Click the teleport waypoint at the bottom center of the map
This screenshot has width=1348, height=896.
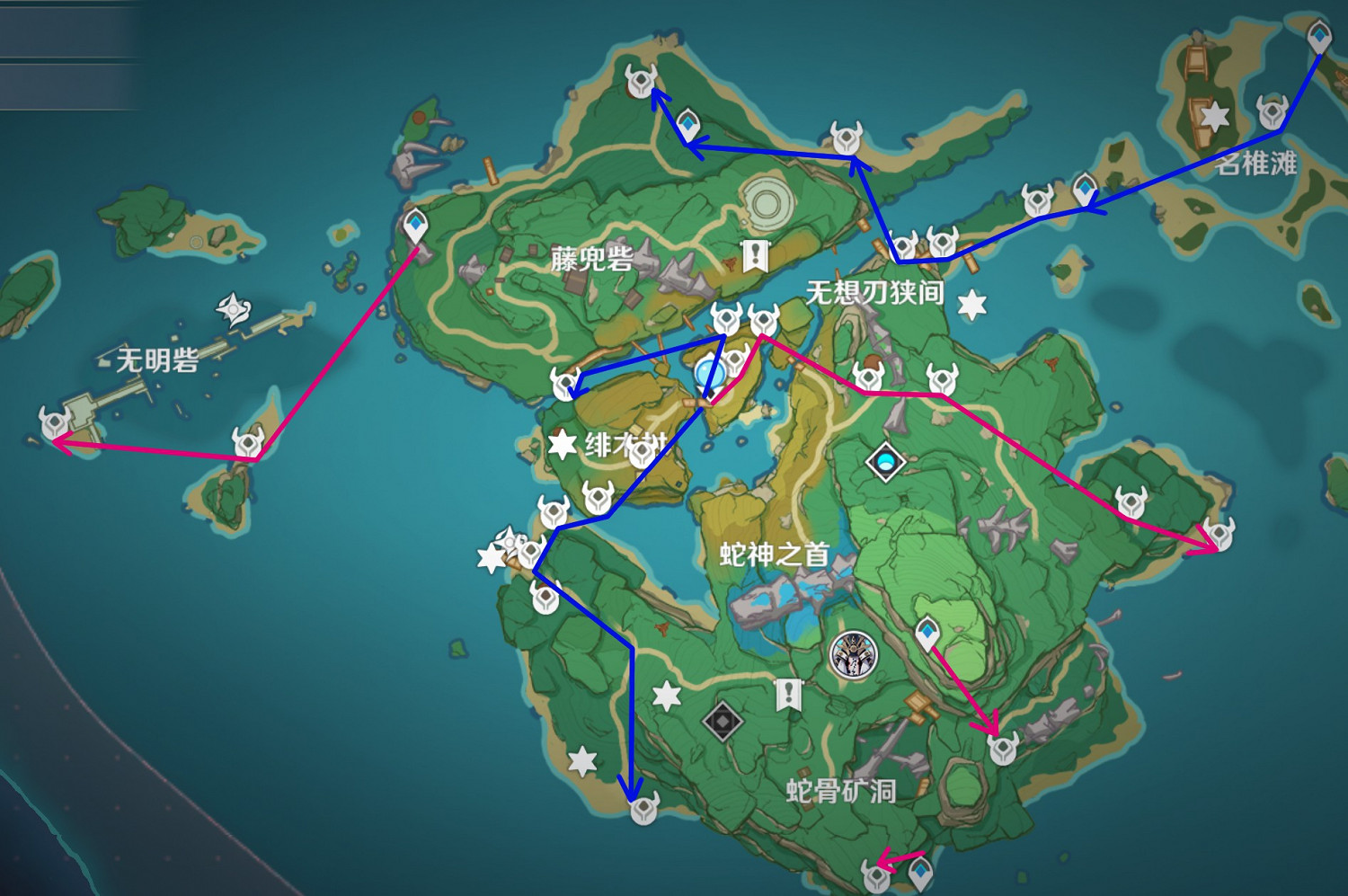[x=921, y=870]
